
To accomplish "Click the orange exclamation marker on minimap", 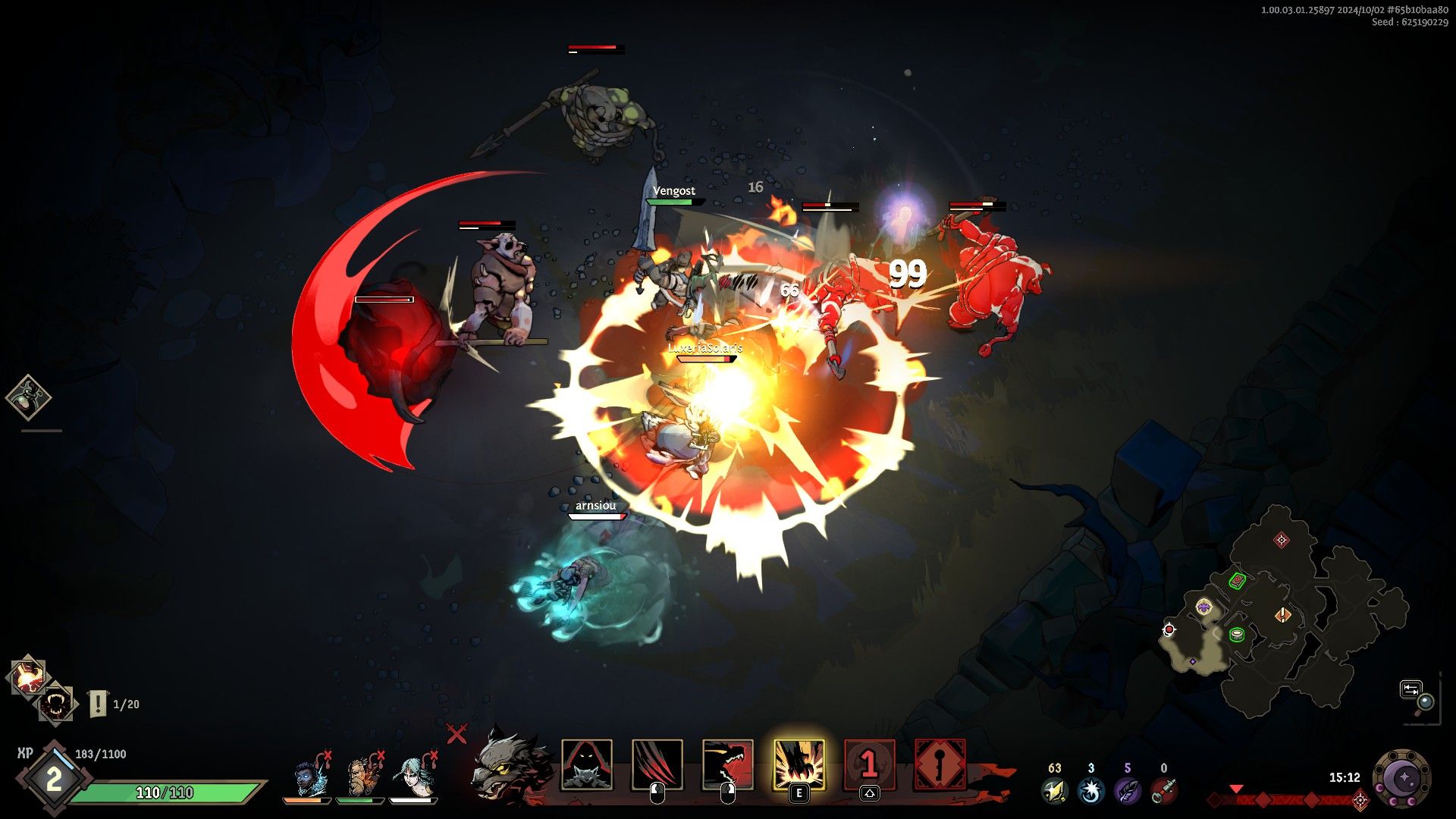I will (x=1282, y=614).
